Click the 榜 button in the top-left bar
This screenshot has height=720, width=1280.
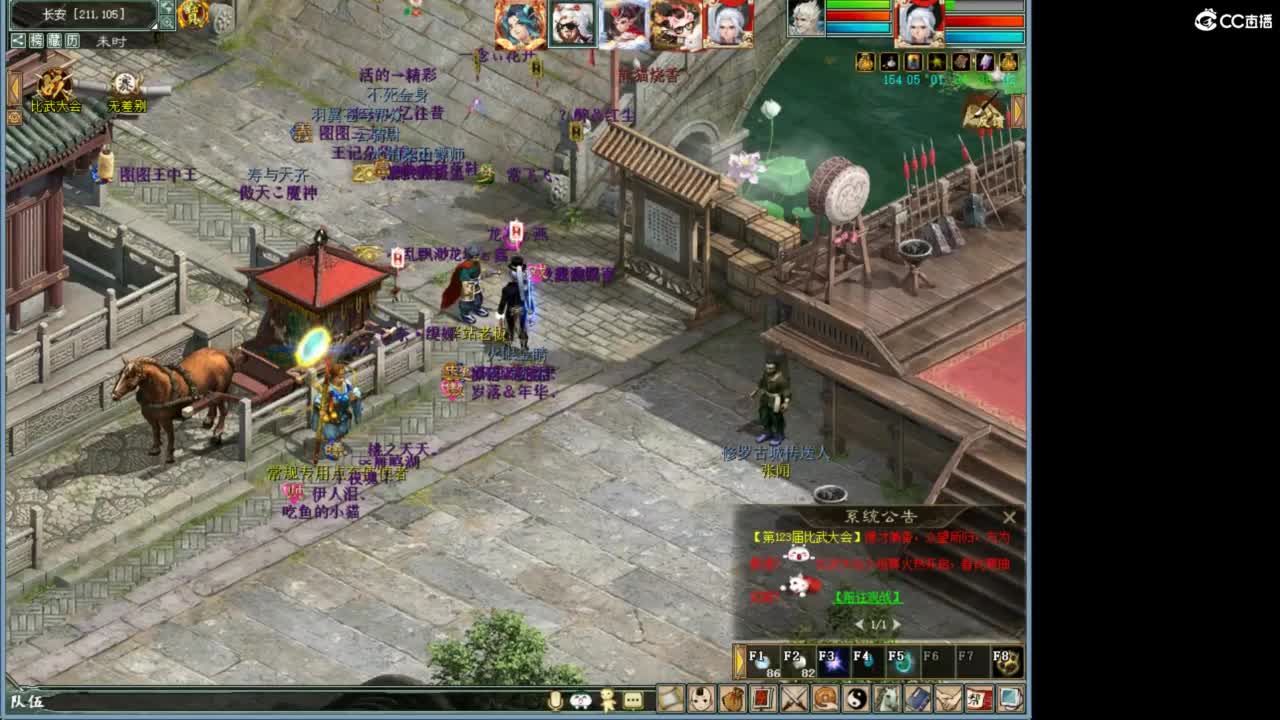[x=37, y=40]
